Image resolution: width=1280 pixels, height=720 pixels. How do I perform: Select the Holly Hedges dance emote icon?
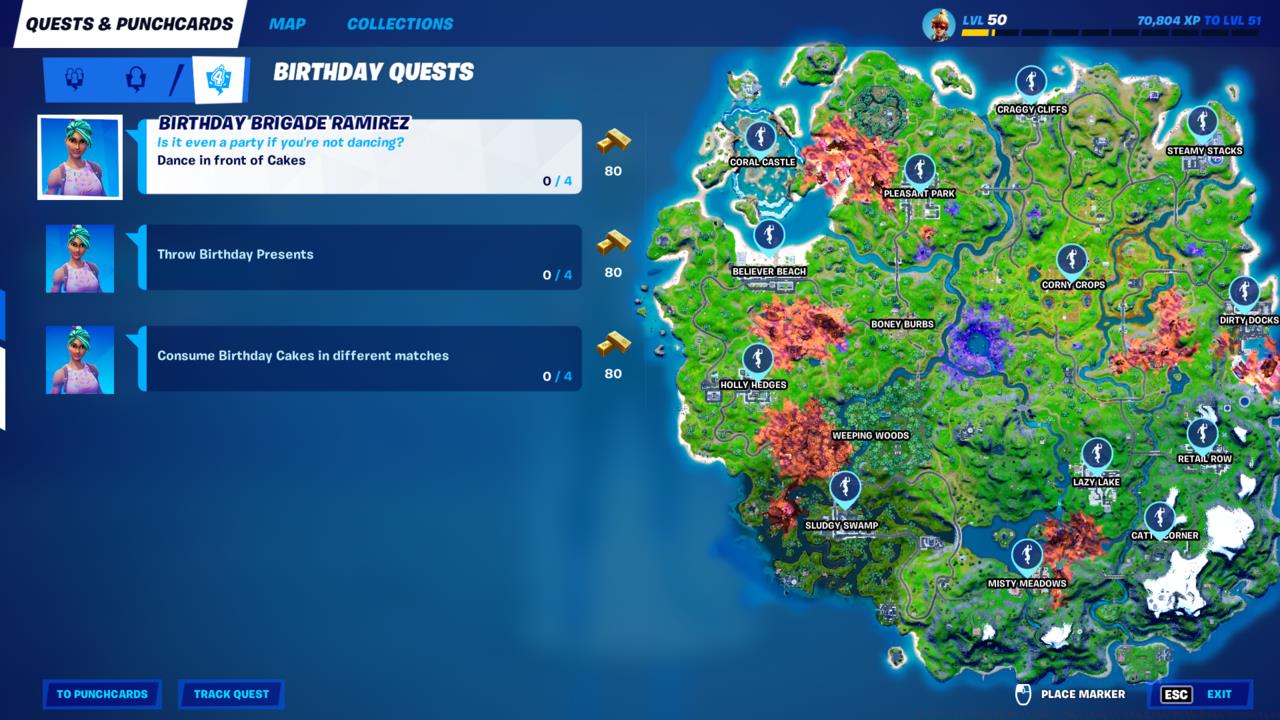point(756,359)
